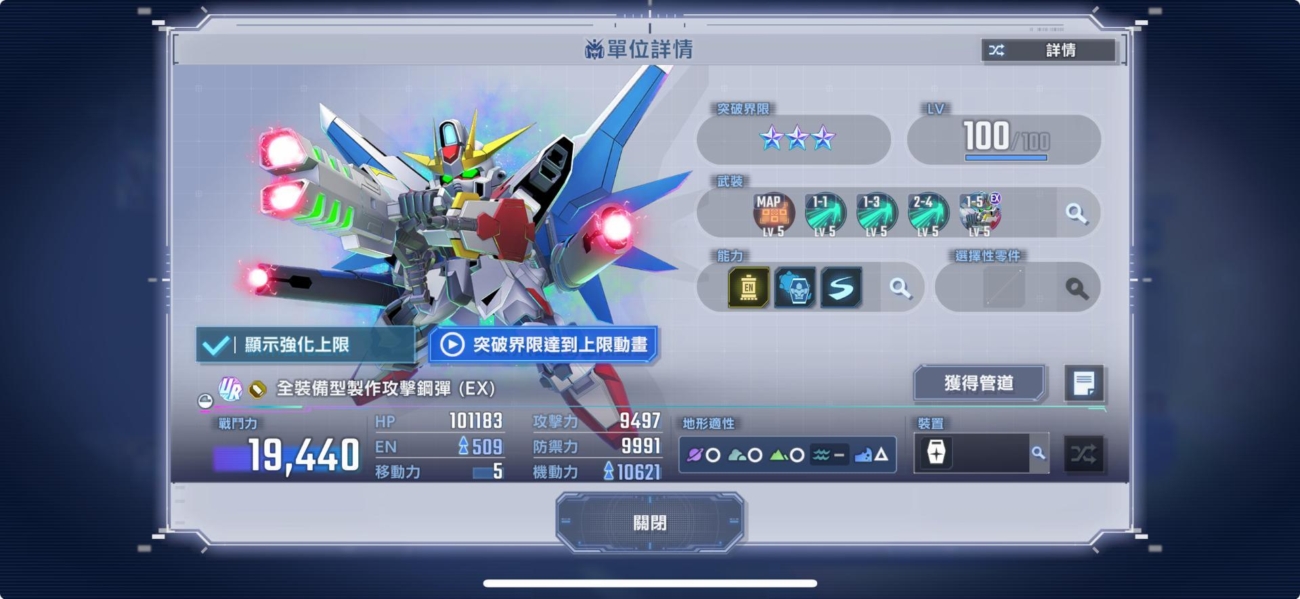Open the 地形適性 terrain aptitude panel
This screenshot has width=1300, height=599.
pyautogui.click(x=787, y=455)
